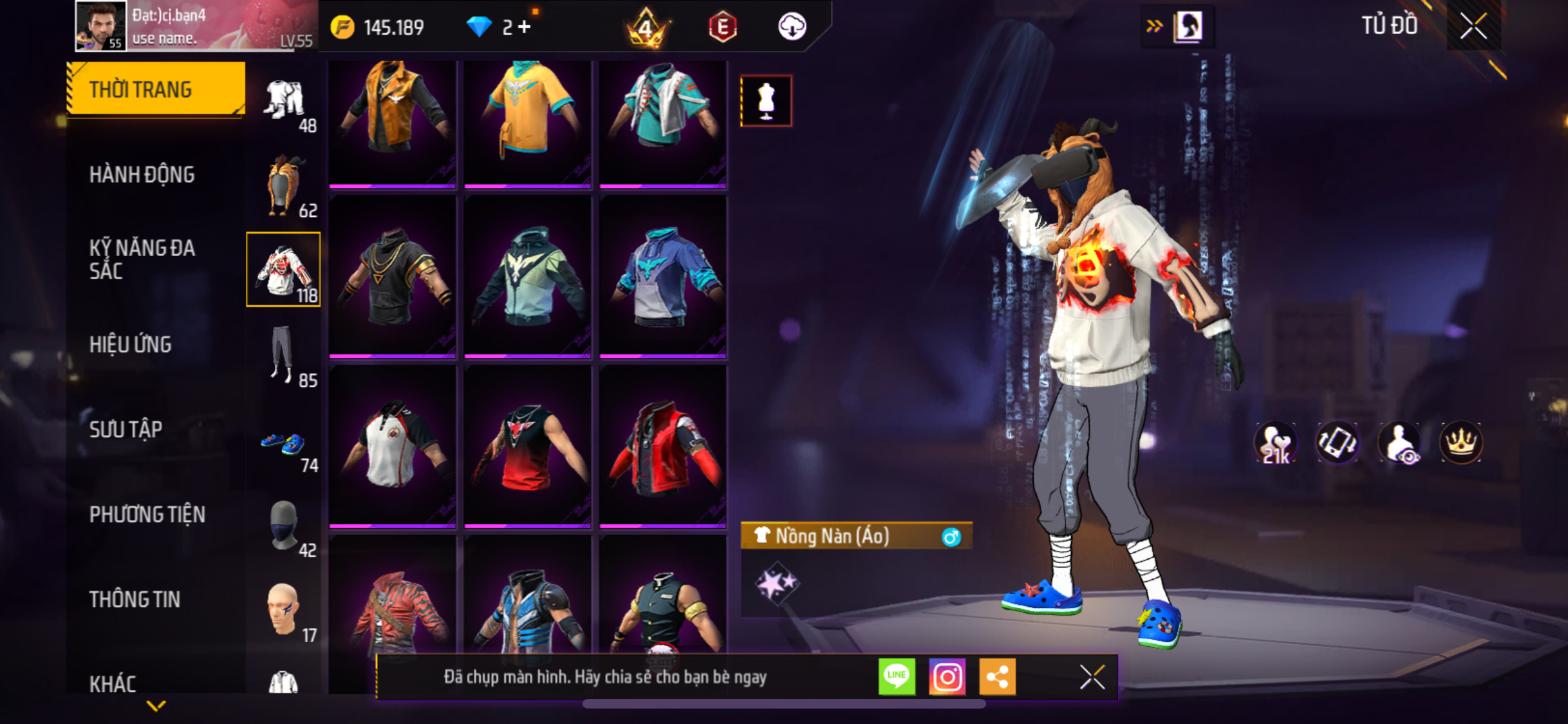1568x724 pixels.
Task: Click the mannequin preview icon
Action: (x=766, y=101)
